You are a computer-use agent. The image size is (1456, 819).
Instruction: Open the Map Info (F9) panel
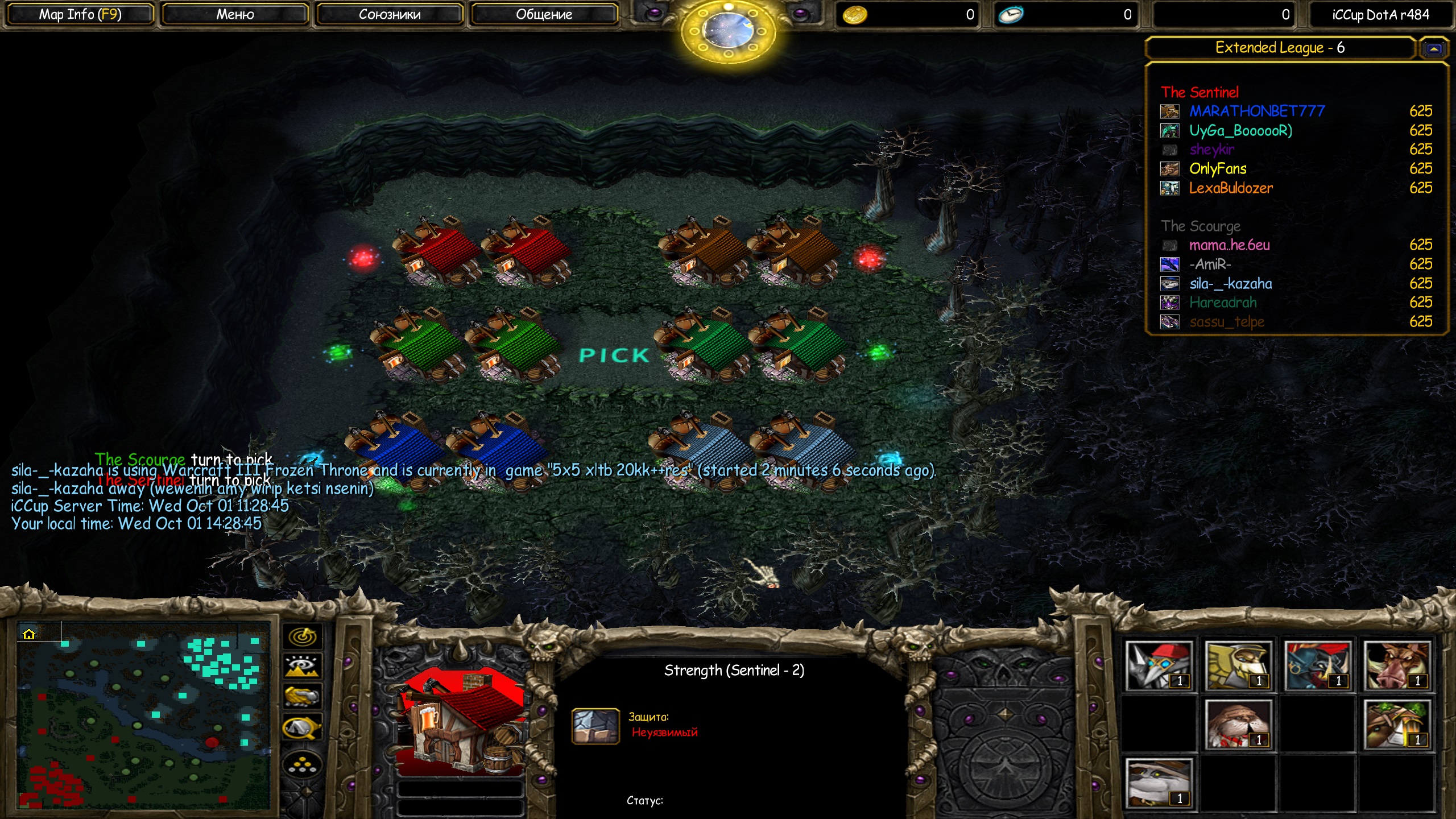(80, 15)
